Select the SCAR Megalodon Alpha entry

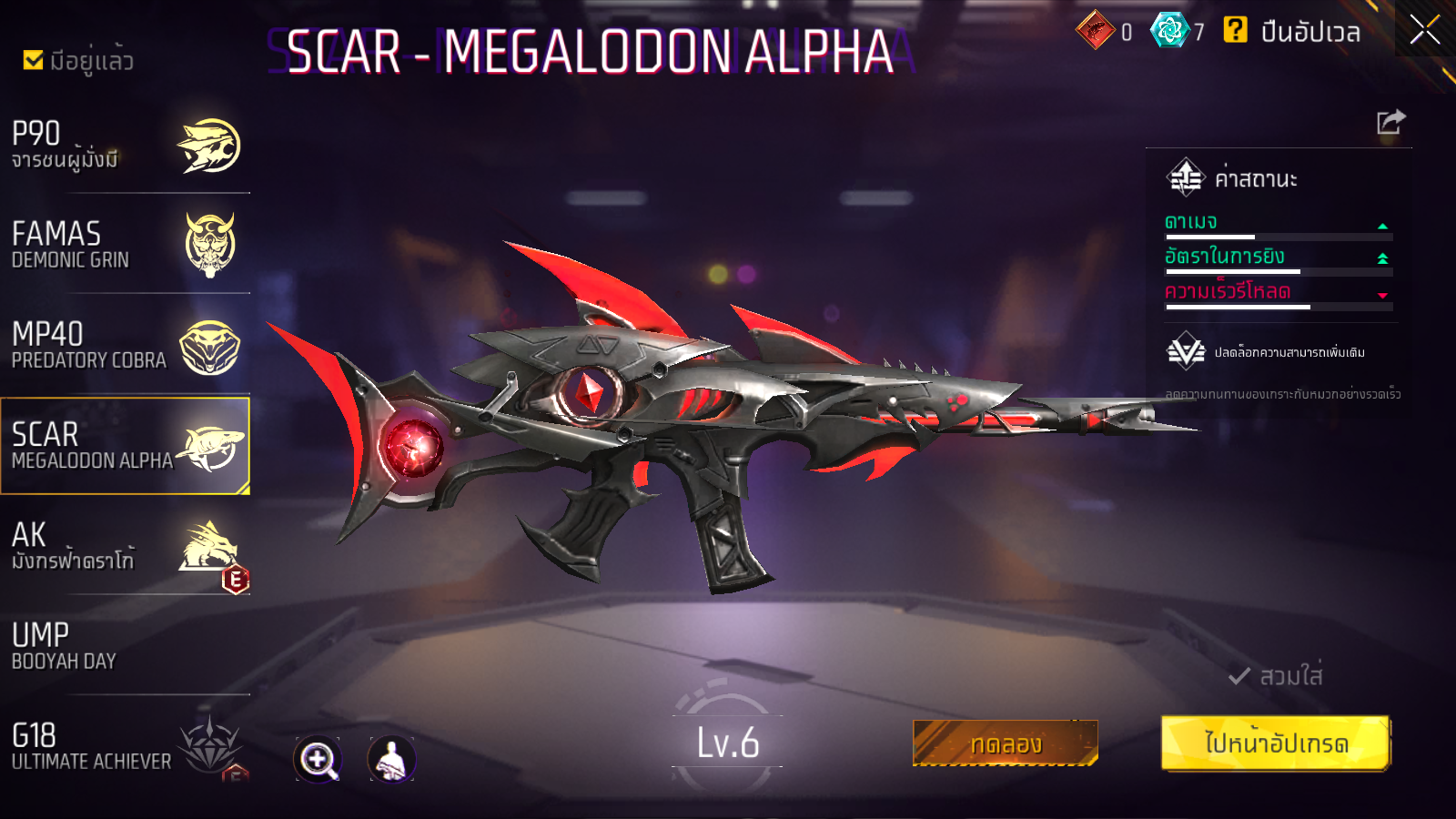click(x=126, y=446)
